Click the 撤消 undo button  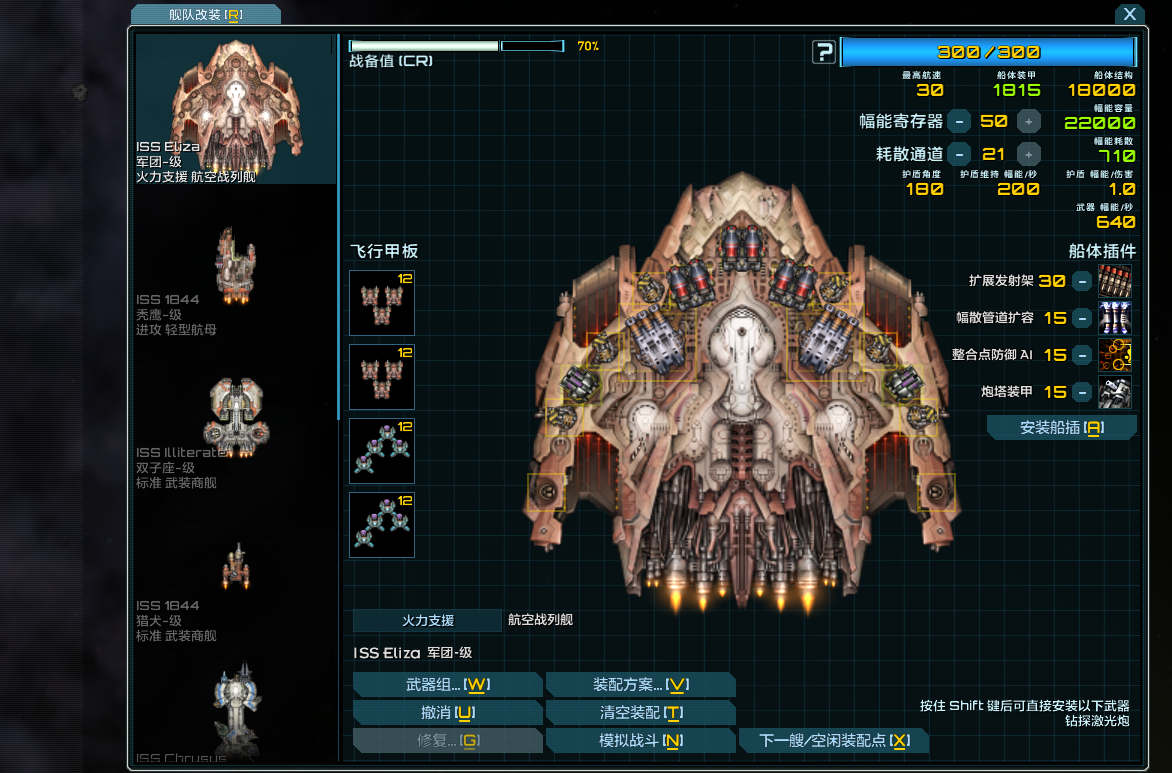pos(447,712)
